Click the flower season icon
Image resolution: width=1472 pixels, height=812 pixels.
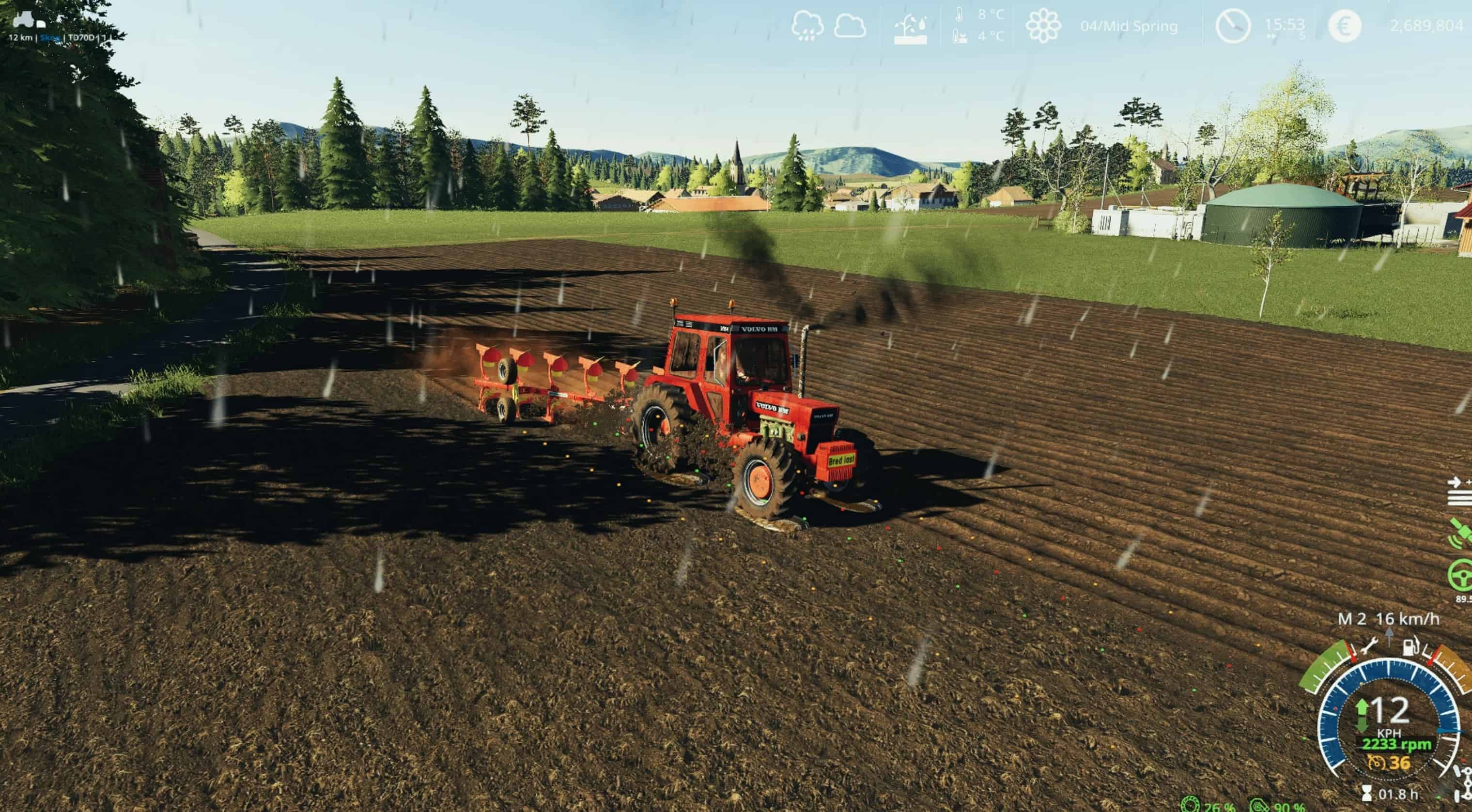[1043, 26]
